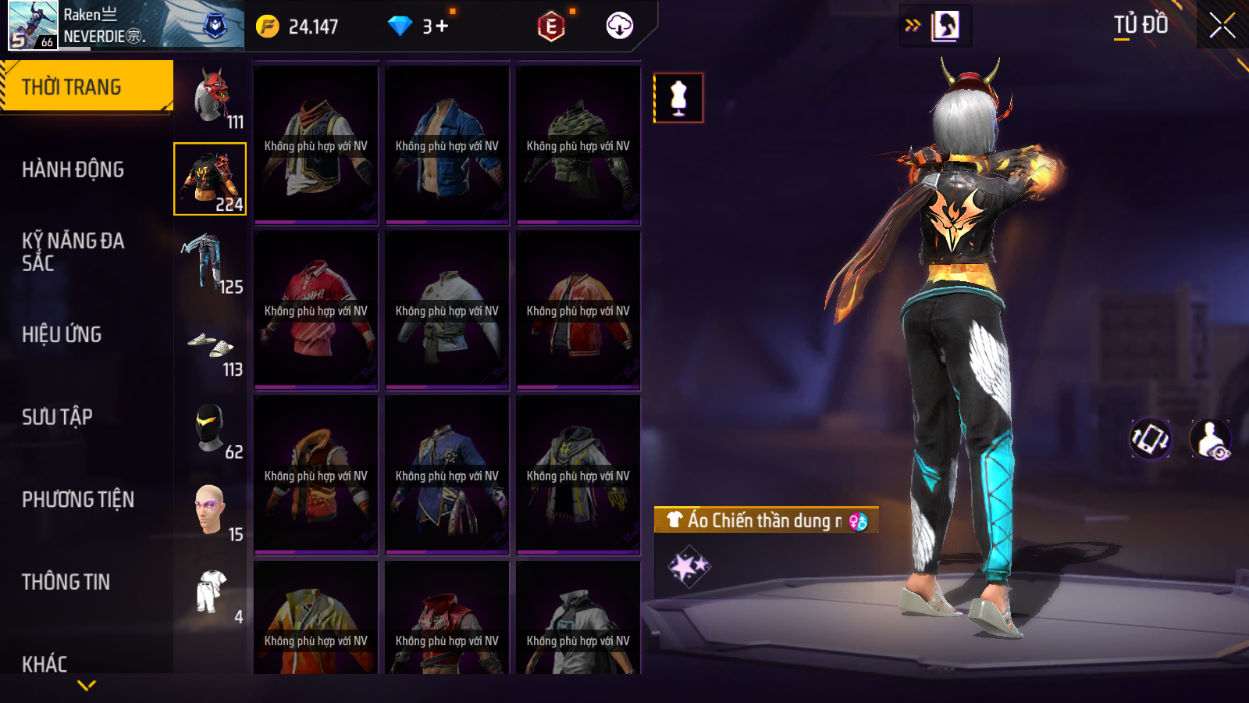Viewport: 1249px width, 703px height.
Task: Choose the red mask headwear subcategory
Action: 211,97
